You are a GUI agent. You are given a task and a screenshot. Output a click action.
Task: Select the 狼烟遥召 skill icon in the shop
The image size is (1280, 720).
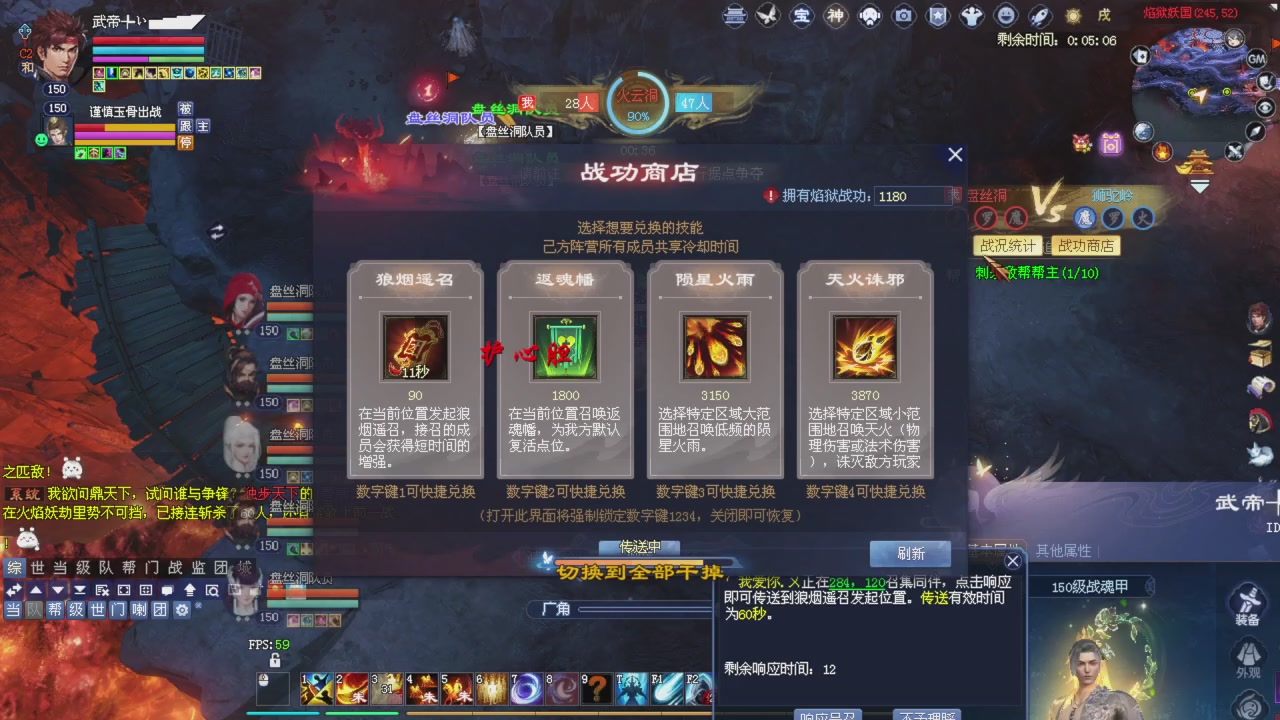pos(414,348)
